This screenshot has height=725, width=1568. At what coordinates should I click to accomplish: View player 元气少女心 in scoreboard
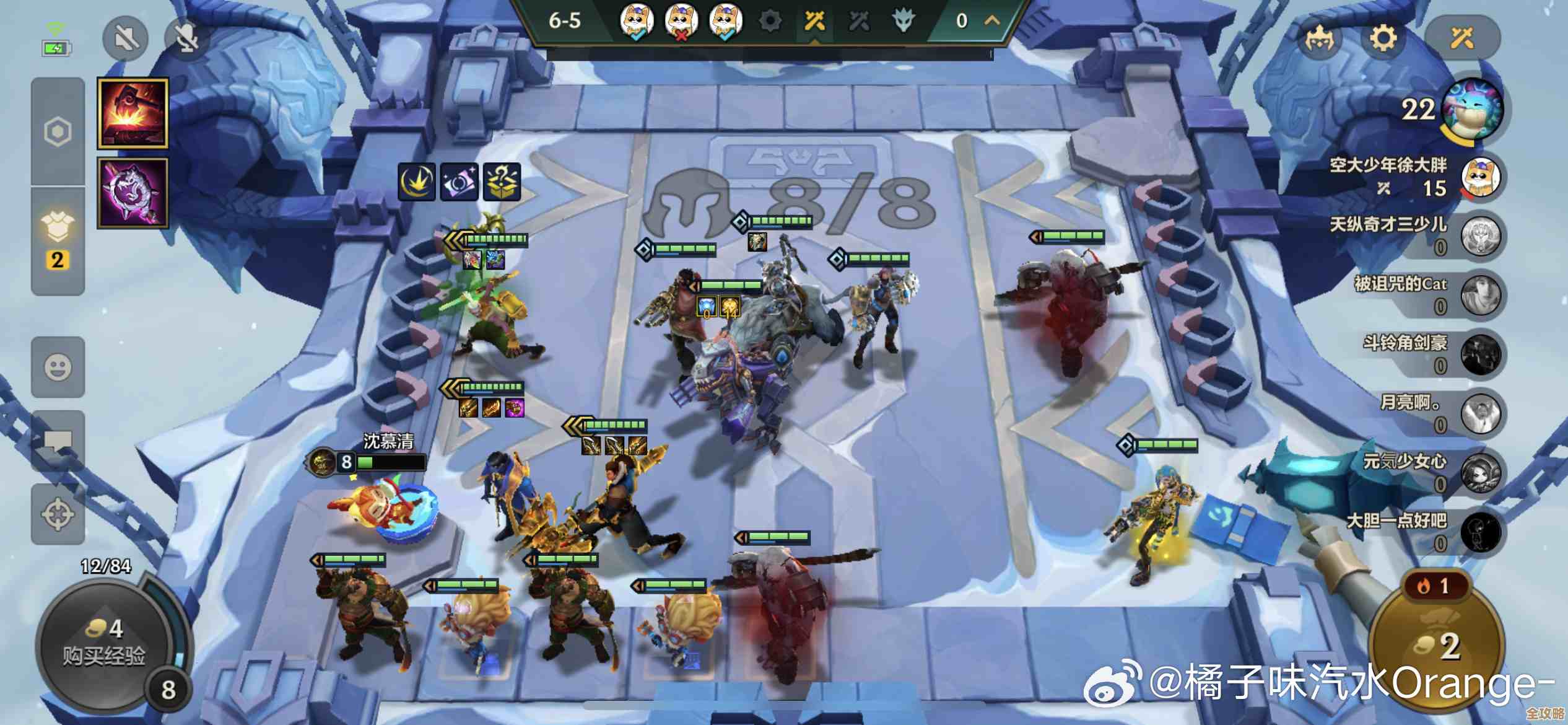1480,472
